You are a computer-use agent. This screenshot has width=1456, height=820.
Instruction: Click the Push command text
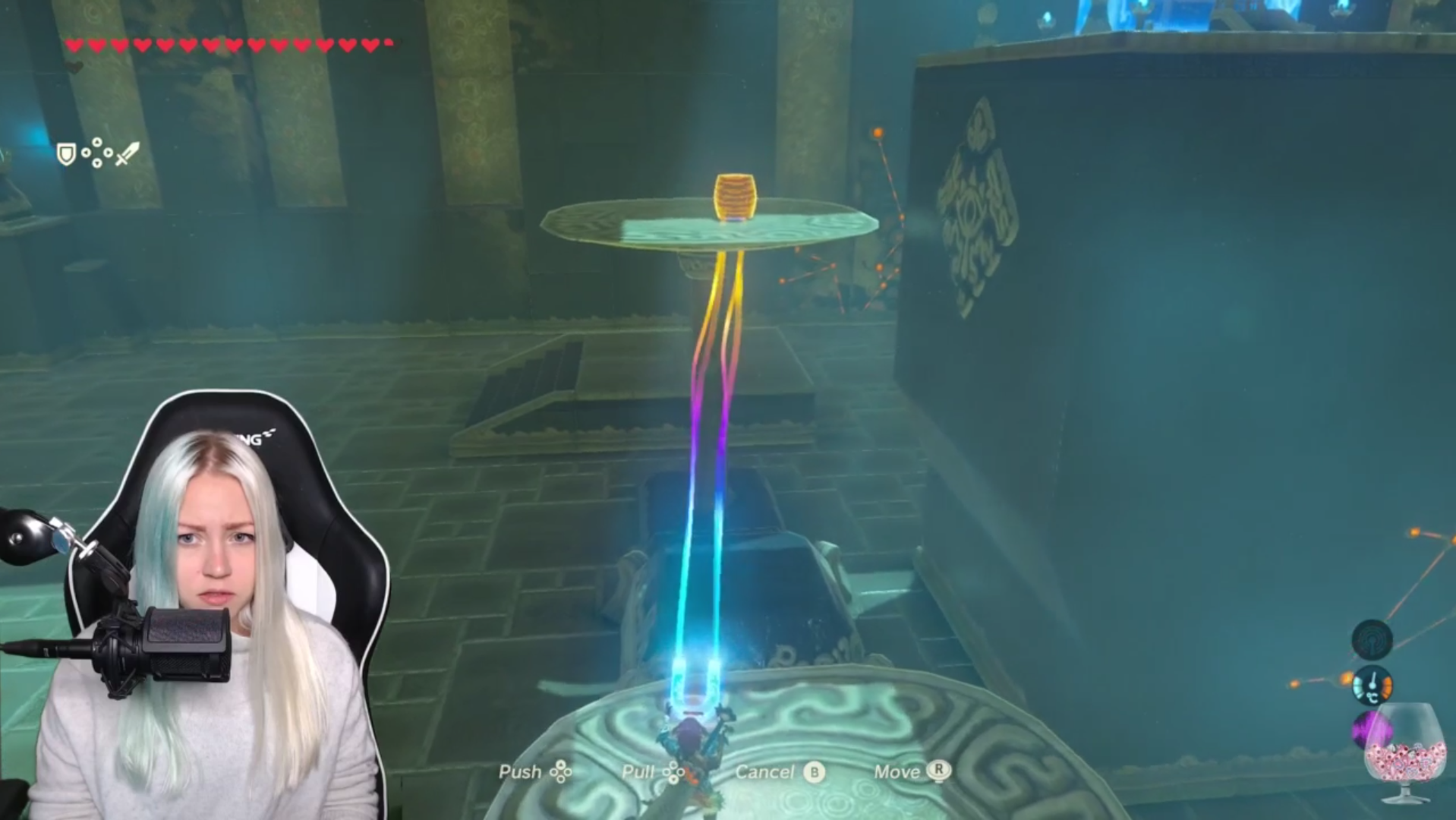(x=522, y=771)
